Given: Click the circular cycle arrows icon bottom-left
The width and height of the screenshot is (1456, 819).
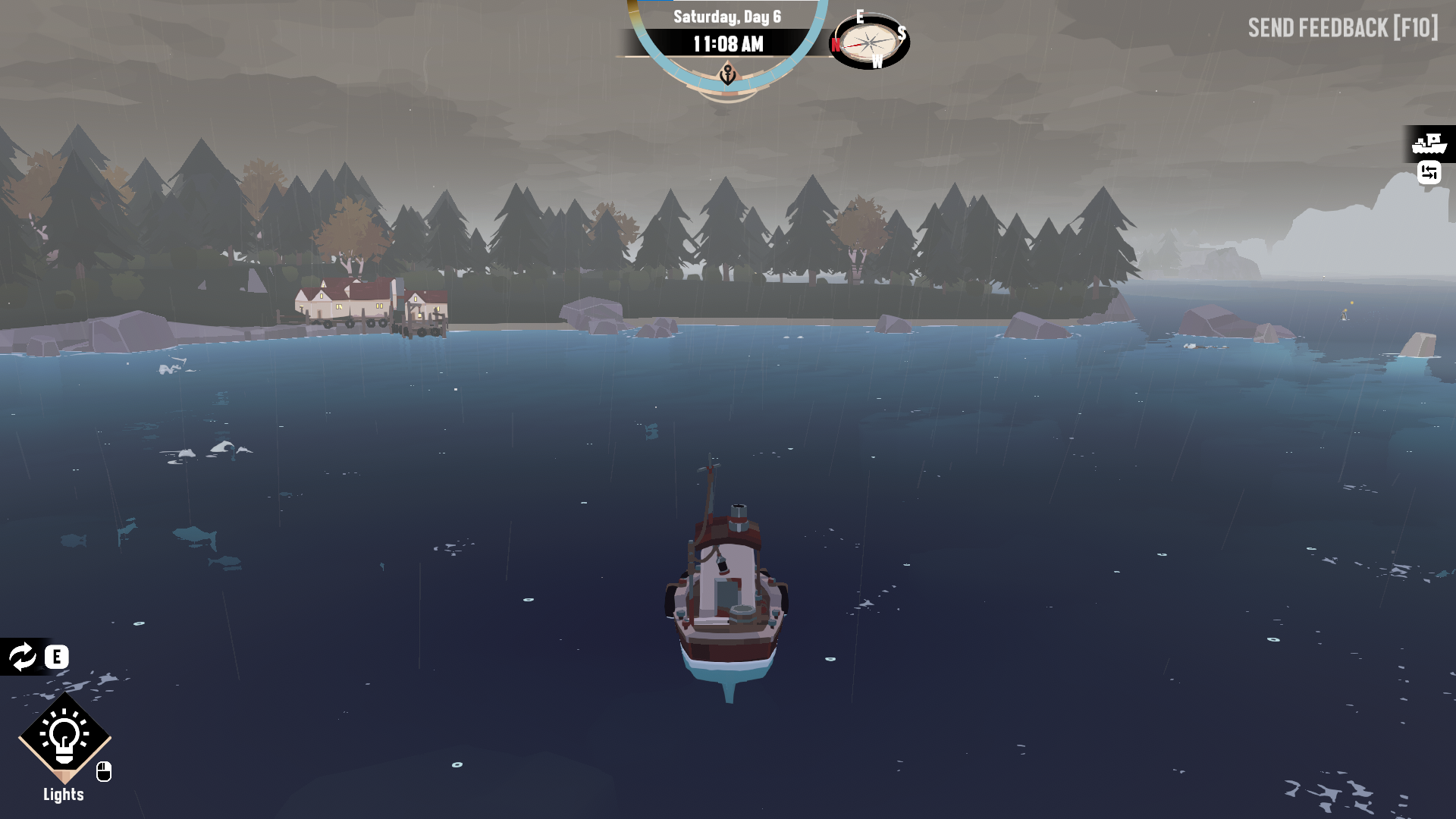Looking at the screenshot, I should point(23,657).
